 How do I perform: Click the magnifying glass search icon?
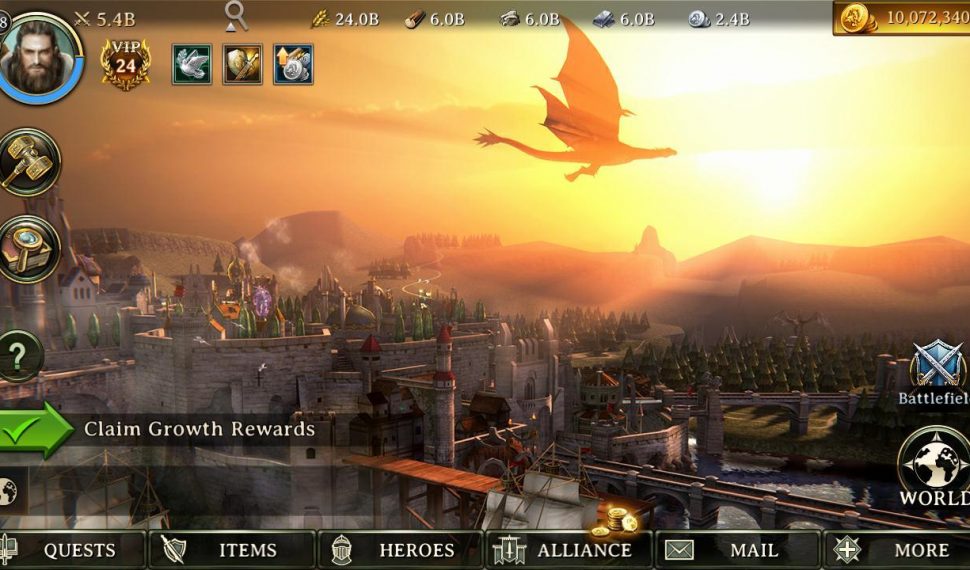pyautogui.click(x=236, y=15)
